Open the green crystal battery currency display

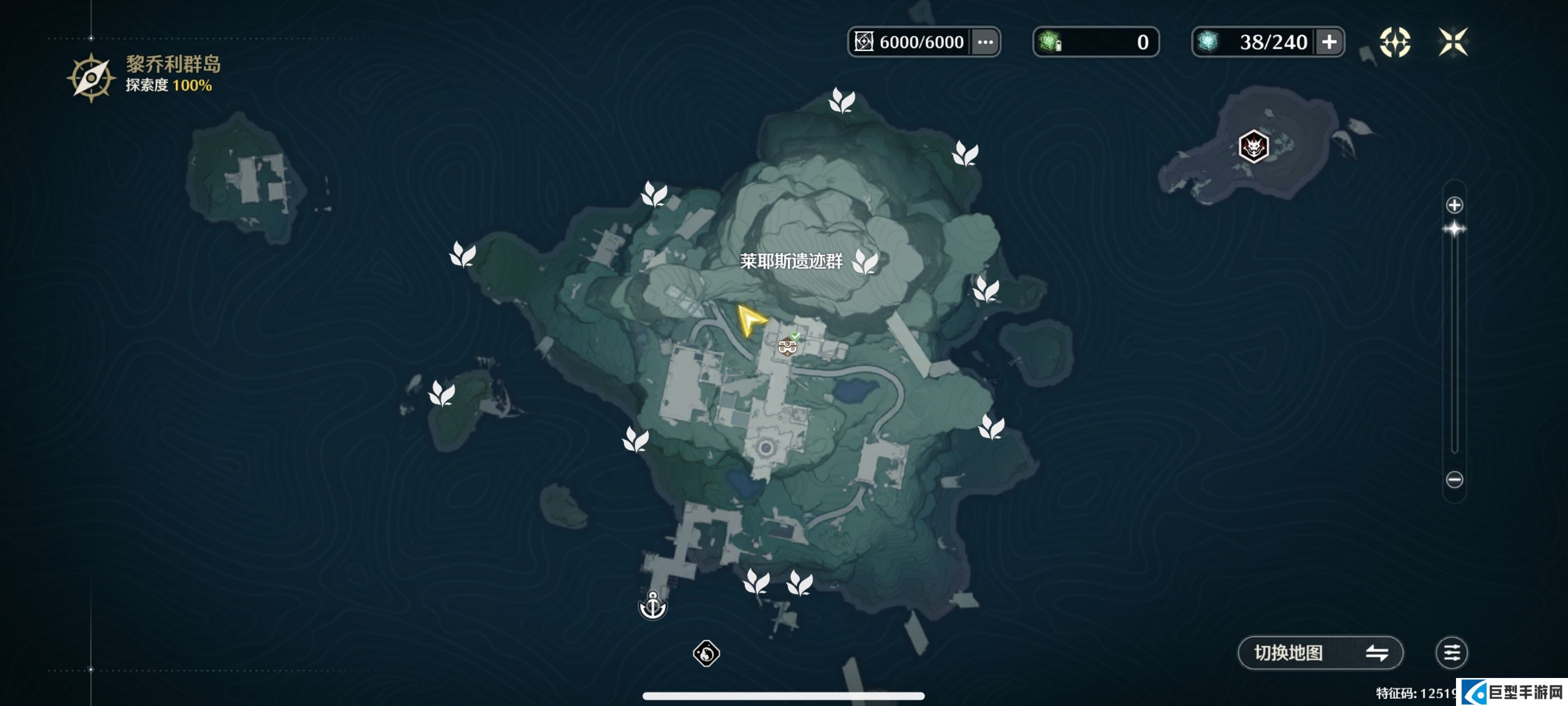tap(1095, 42)
